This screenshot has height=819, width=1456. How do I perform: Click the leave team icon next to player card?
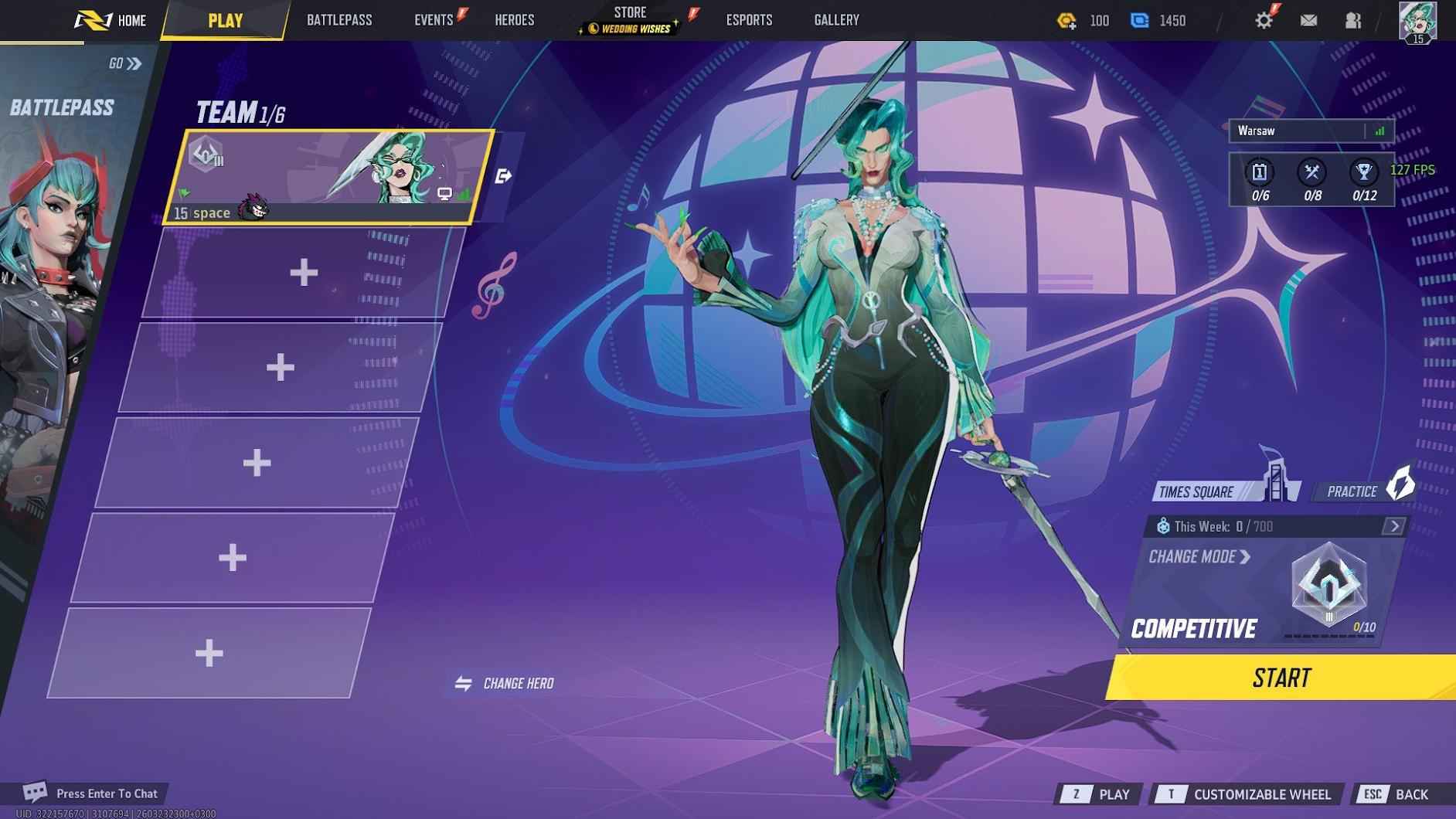(503, 175)
